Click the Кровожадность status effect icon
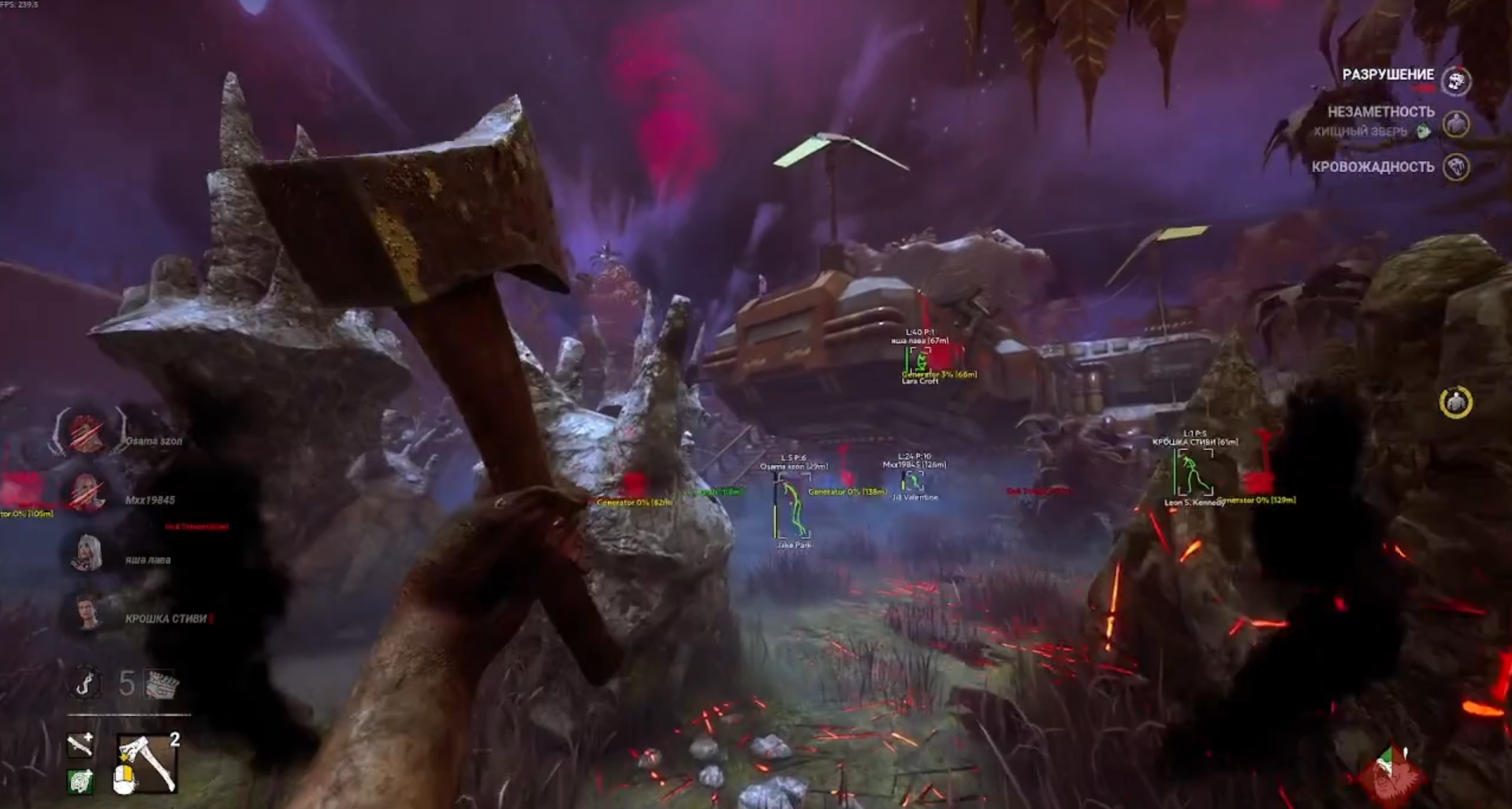The width and height of the screenshot is (1512, 809). (1455, 167)
